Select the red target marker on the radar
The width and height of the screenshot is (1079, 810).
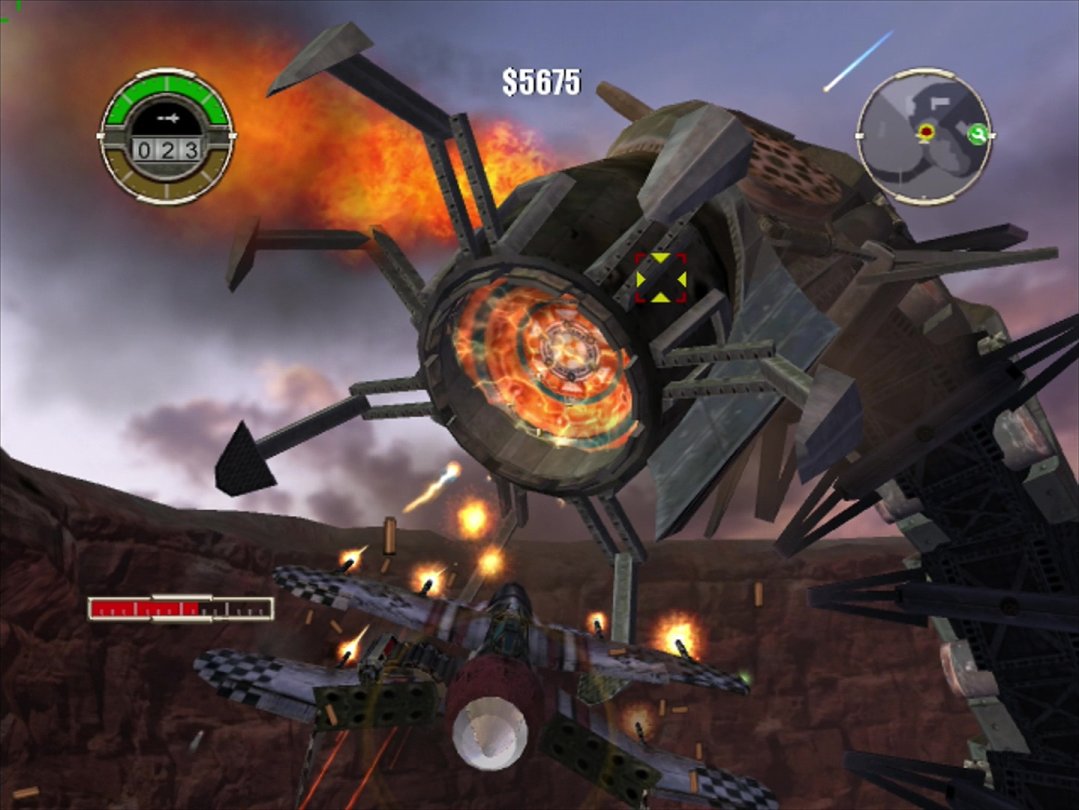[927, 132]
